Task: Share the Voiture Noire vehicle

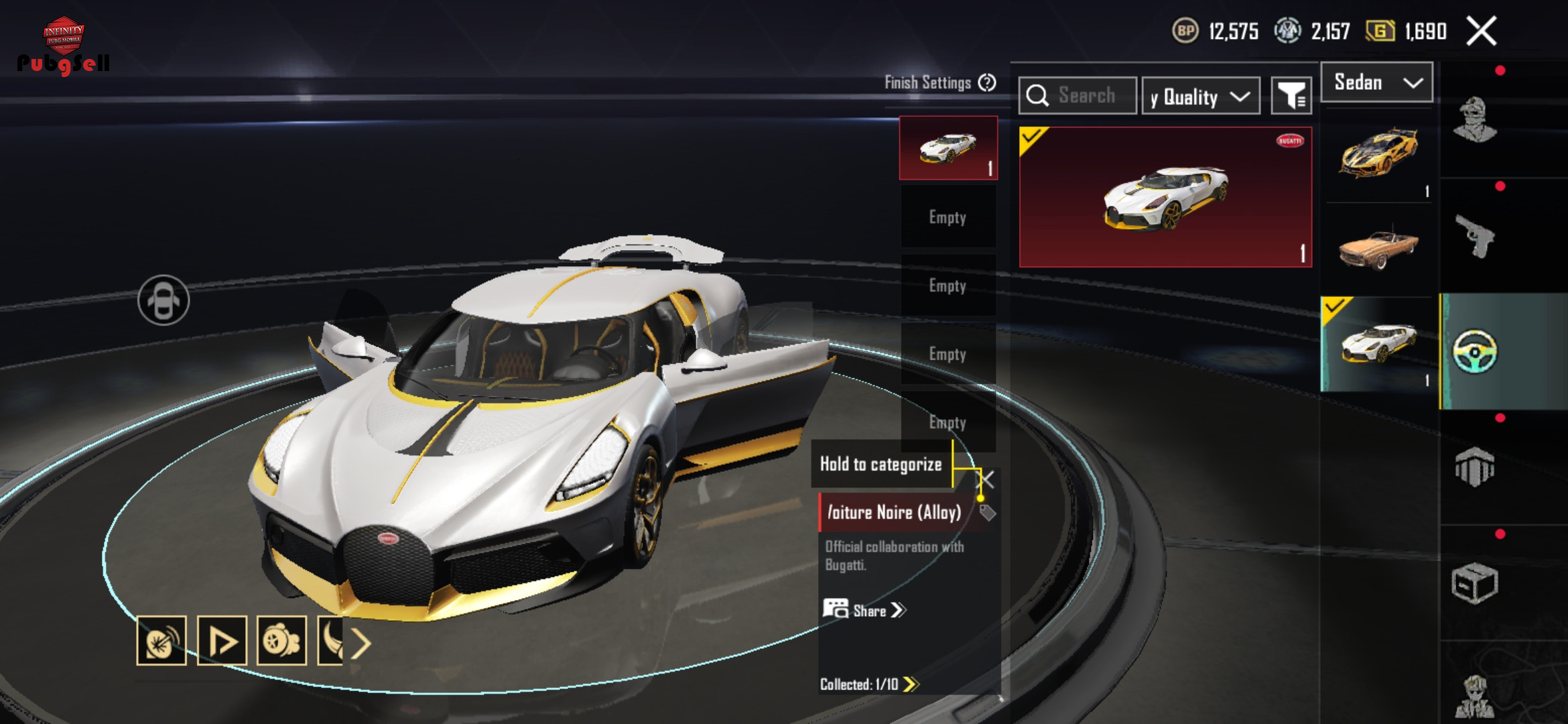Action: tap(864, 610)
